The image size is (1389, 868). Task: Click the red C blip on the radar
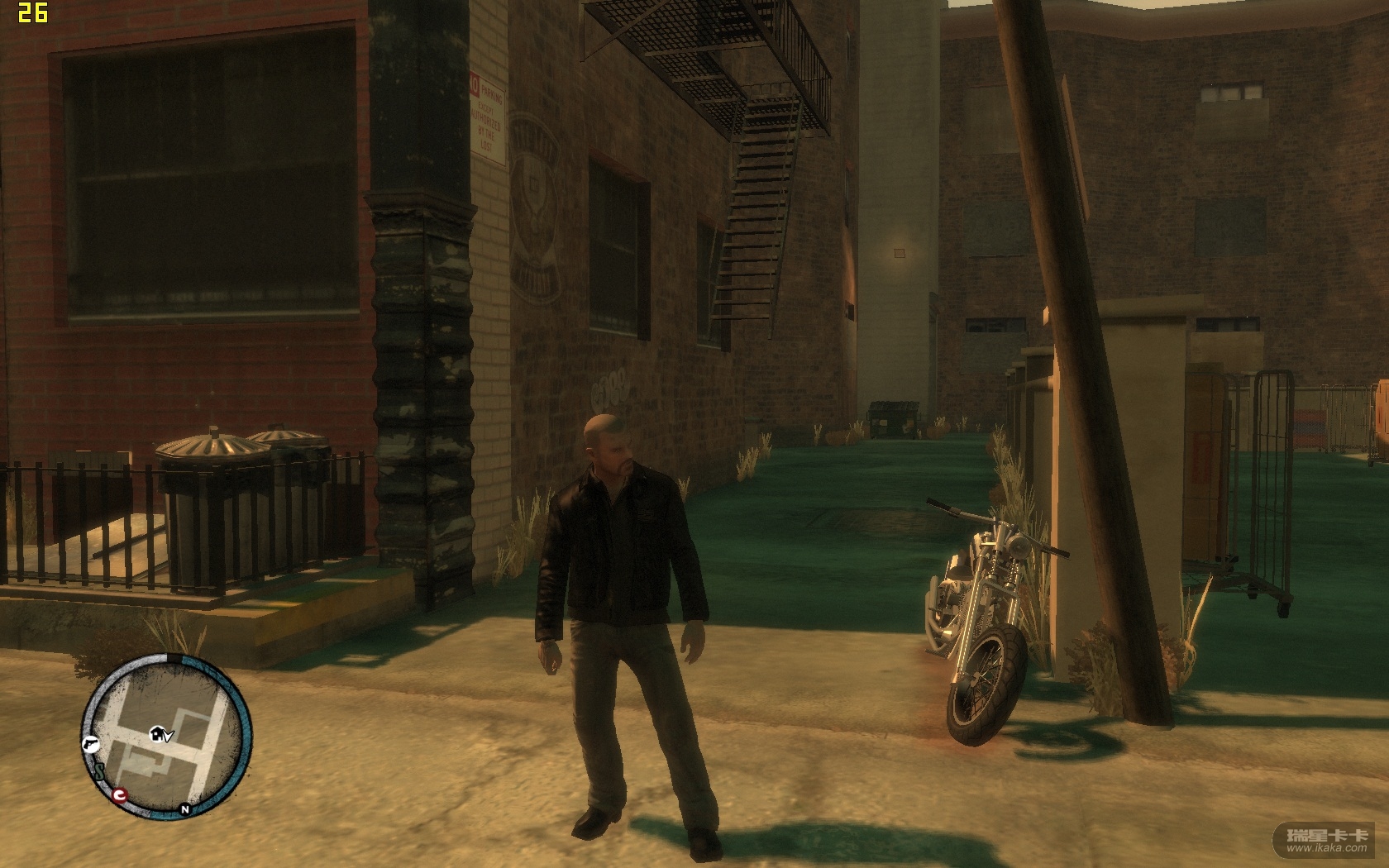[121, 796]
